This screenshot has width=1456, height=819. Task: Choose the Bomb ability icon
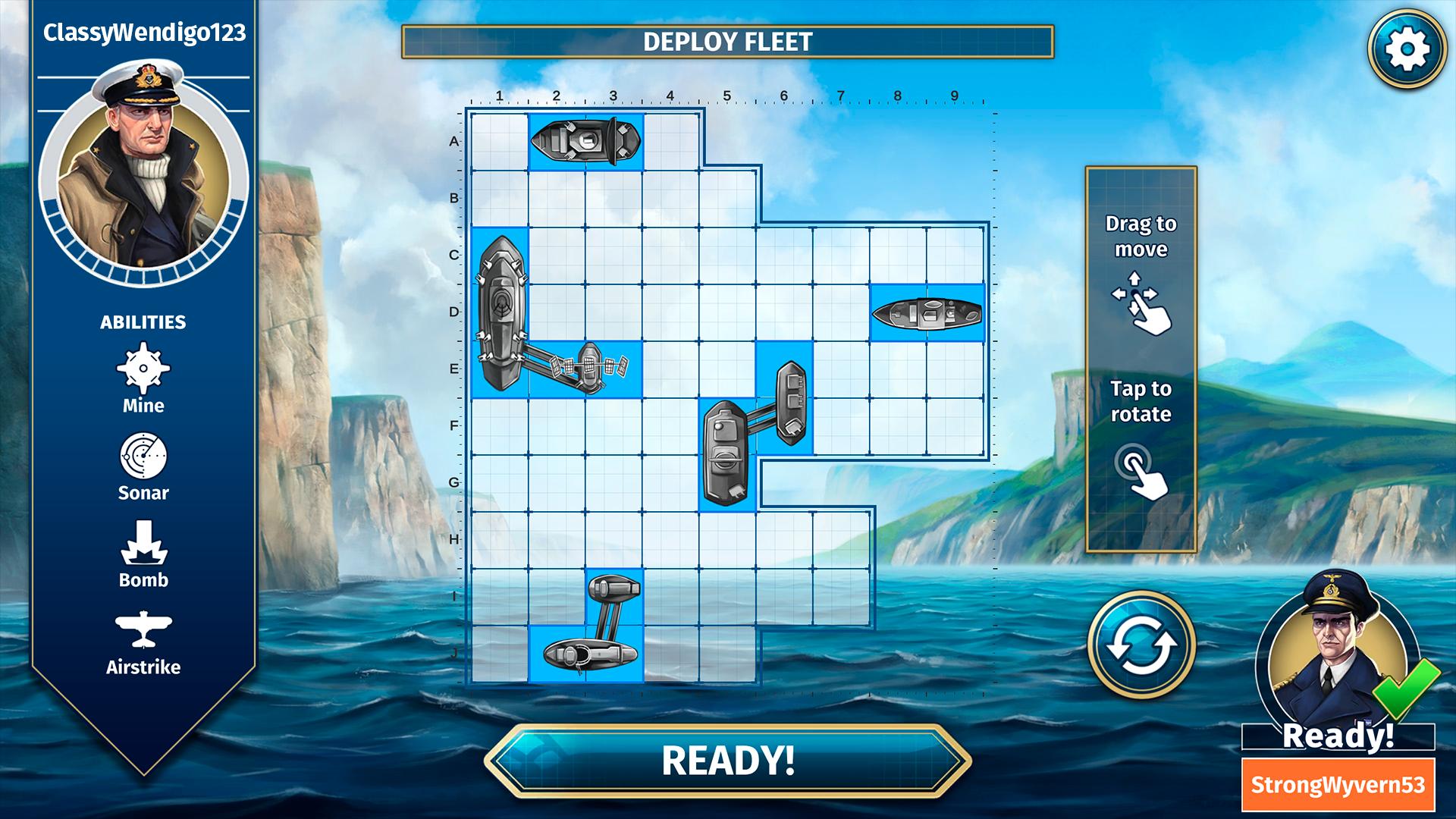tap(143, 543)
